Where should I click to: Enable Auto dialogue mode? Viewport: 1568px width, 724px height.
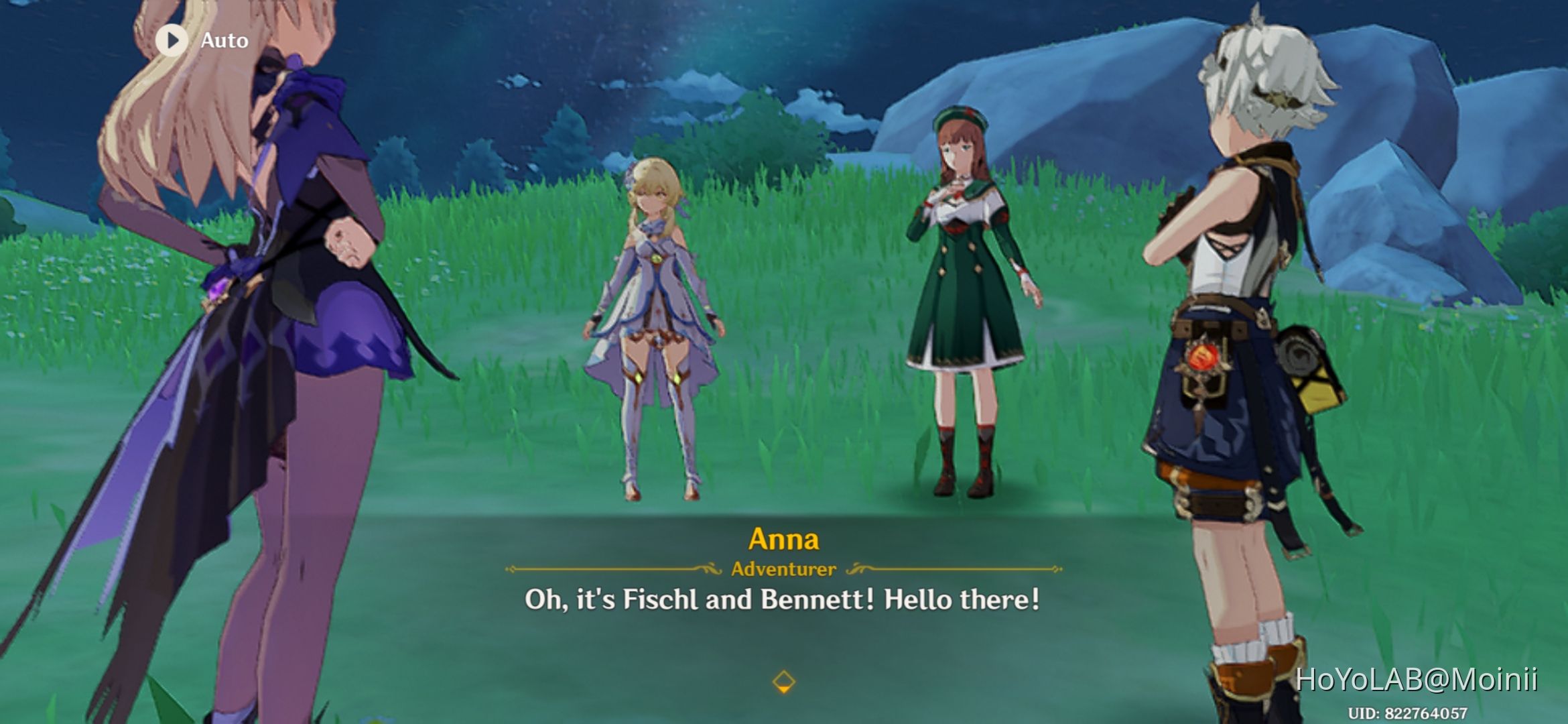201,40
